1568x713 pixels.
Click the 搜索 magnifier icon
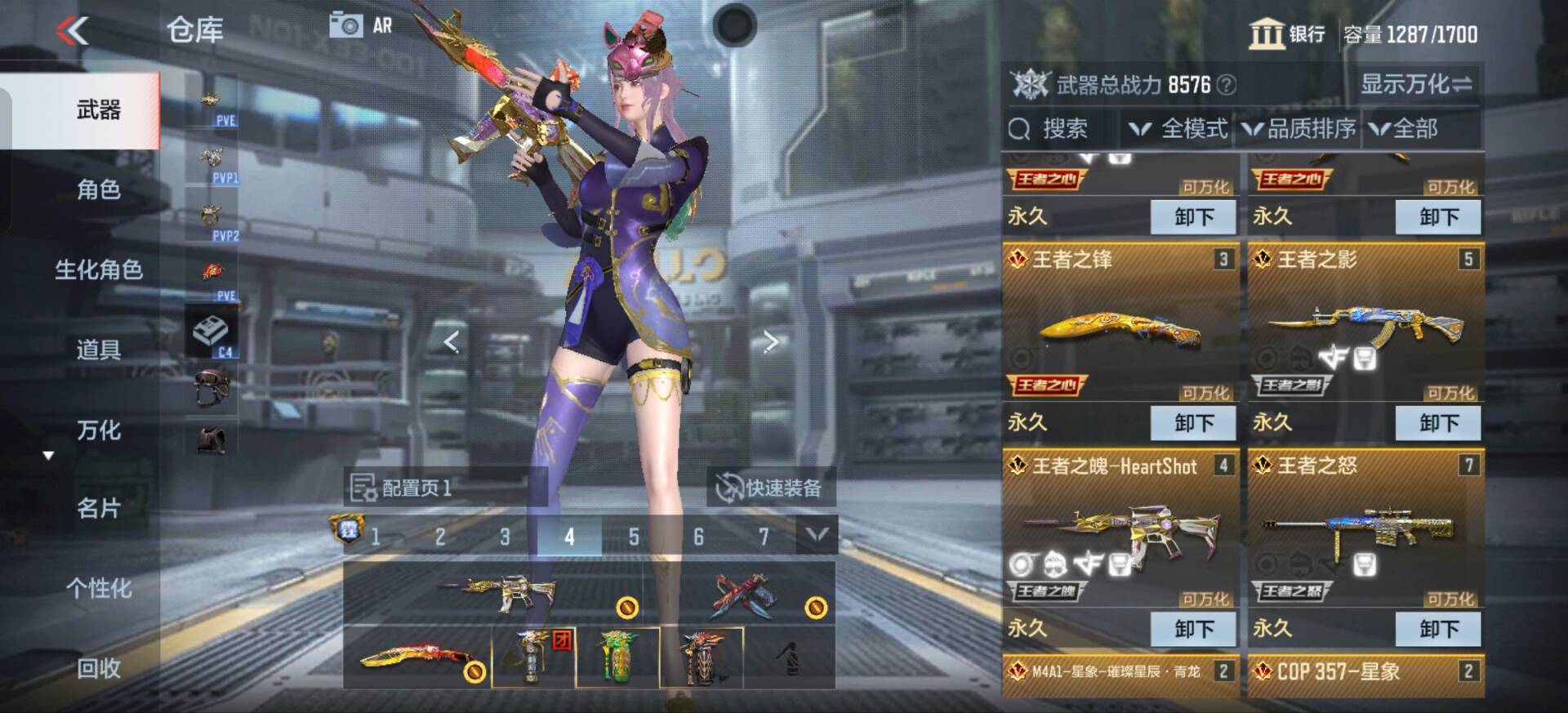pyautogui.click(x=1018, y=129)
